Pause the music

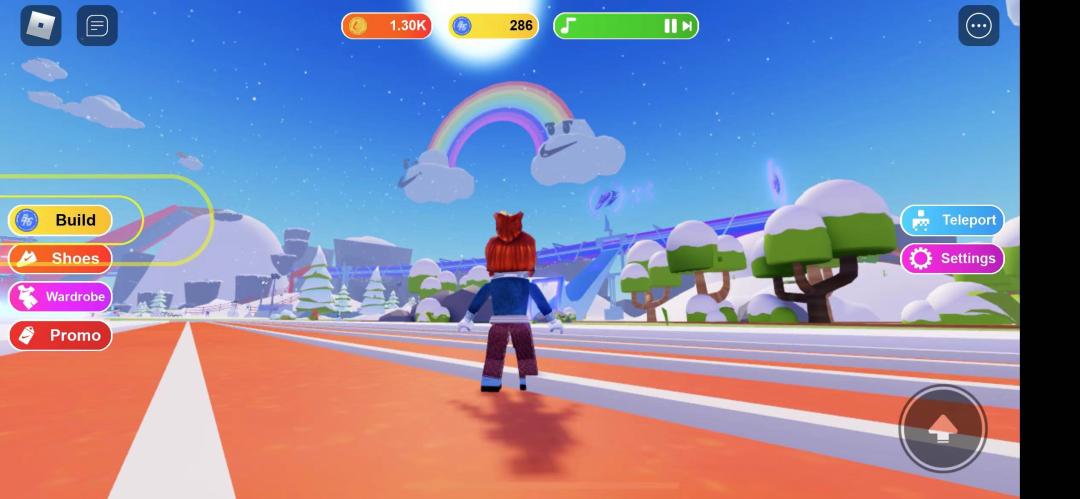670,26
